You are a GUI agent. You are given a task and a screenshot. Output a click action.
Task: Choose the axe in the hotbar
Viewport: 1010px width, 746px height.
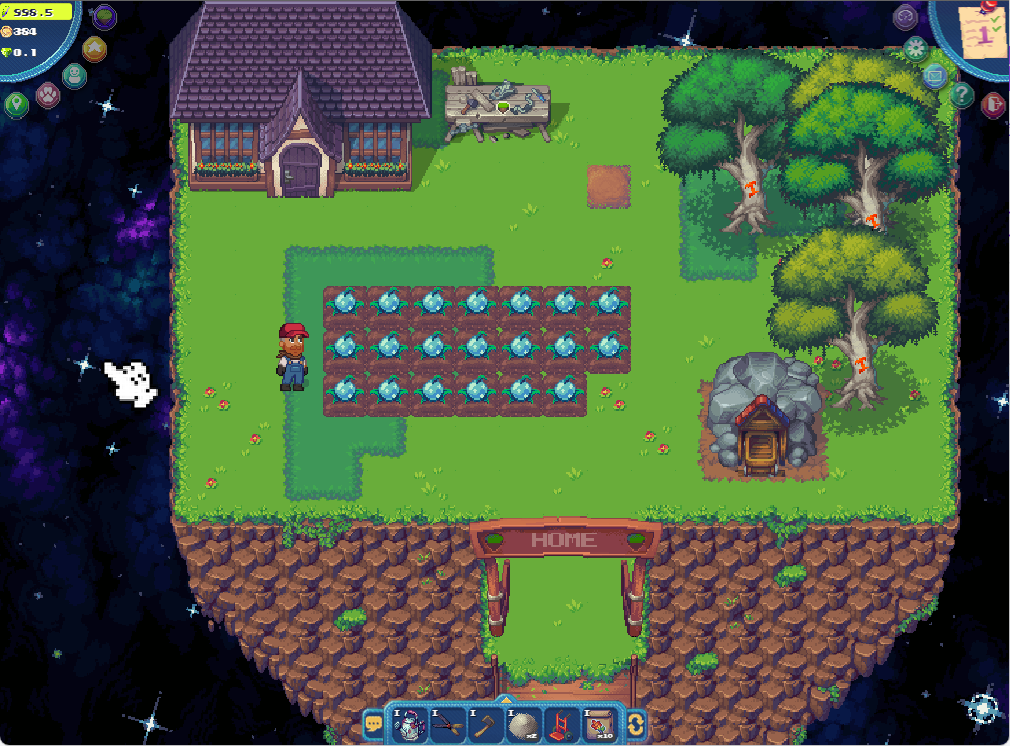click(x=485, y=724)
